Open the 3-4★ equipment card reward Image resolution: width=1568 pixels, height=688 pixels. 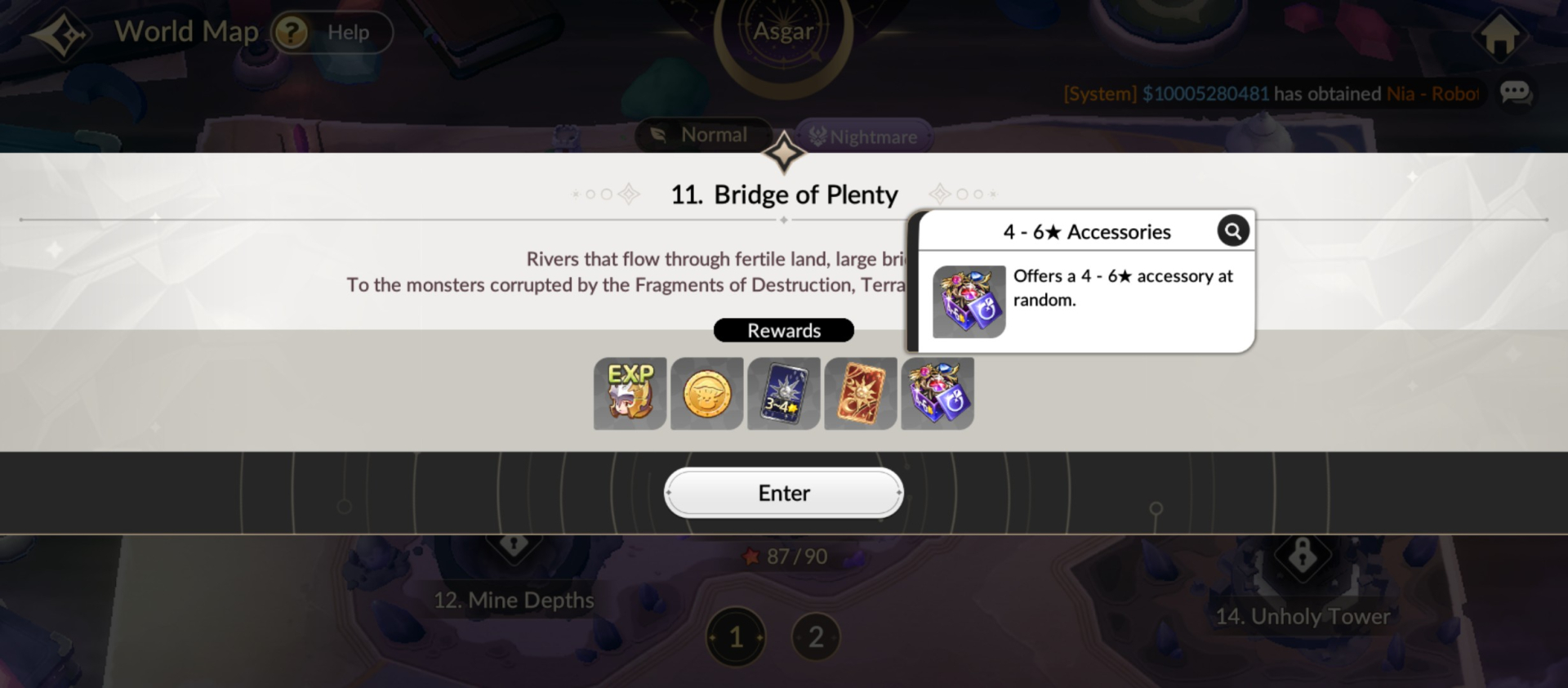pos(783,394)
